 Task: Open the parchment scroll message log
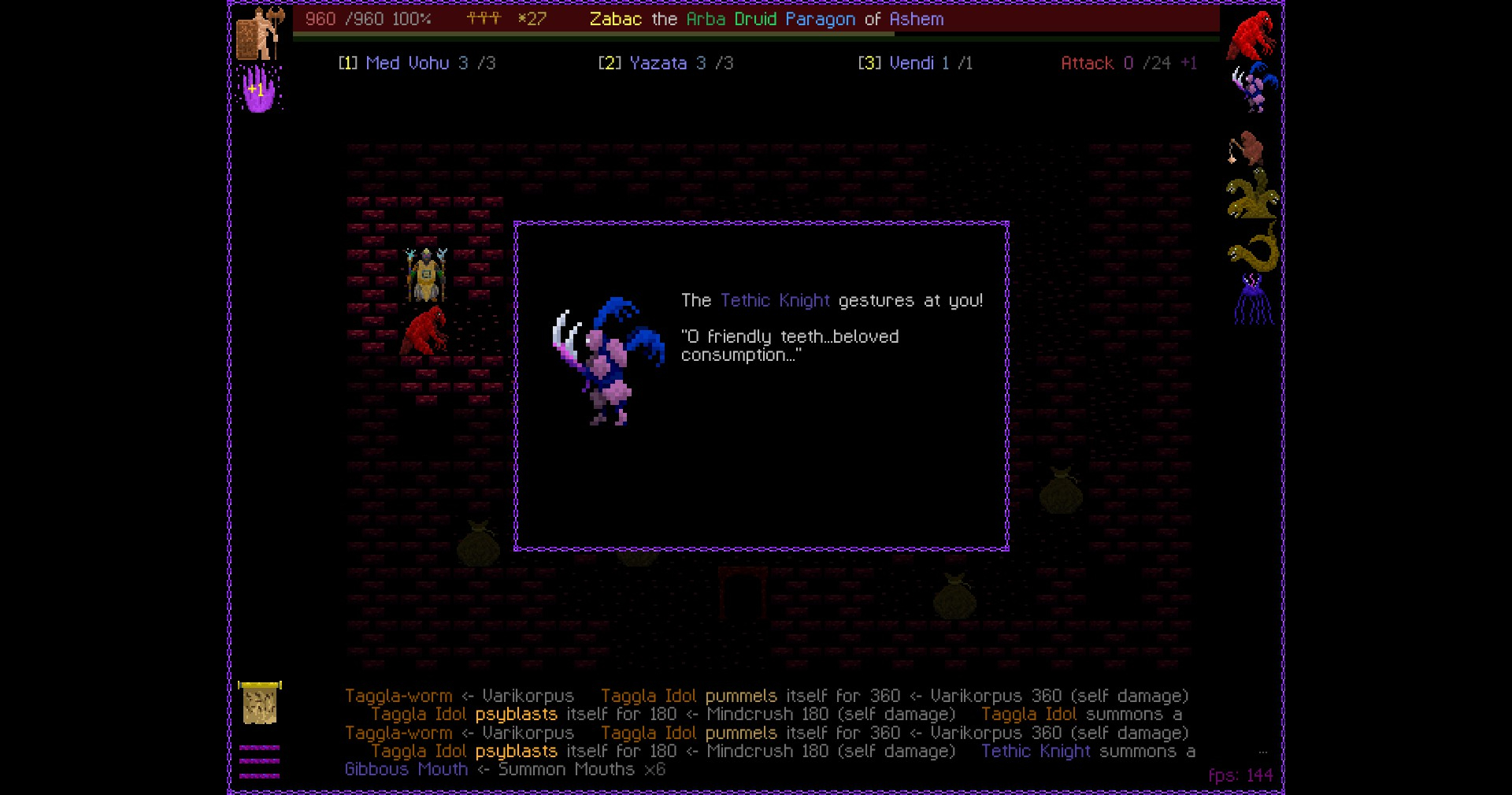coord(259,703)
